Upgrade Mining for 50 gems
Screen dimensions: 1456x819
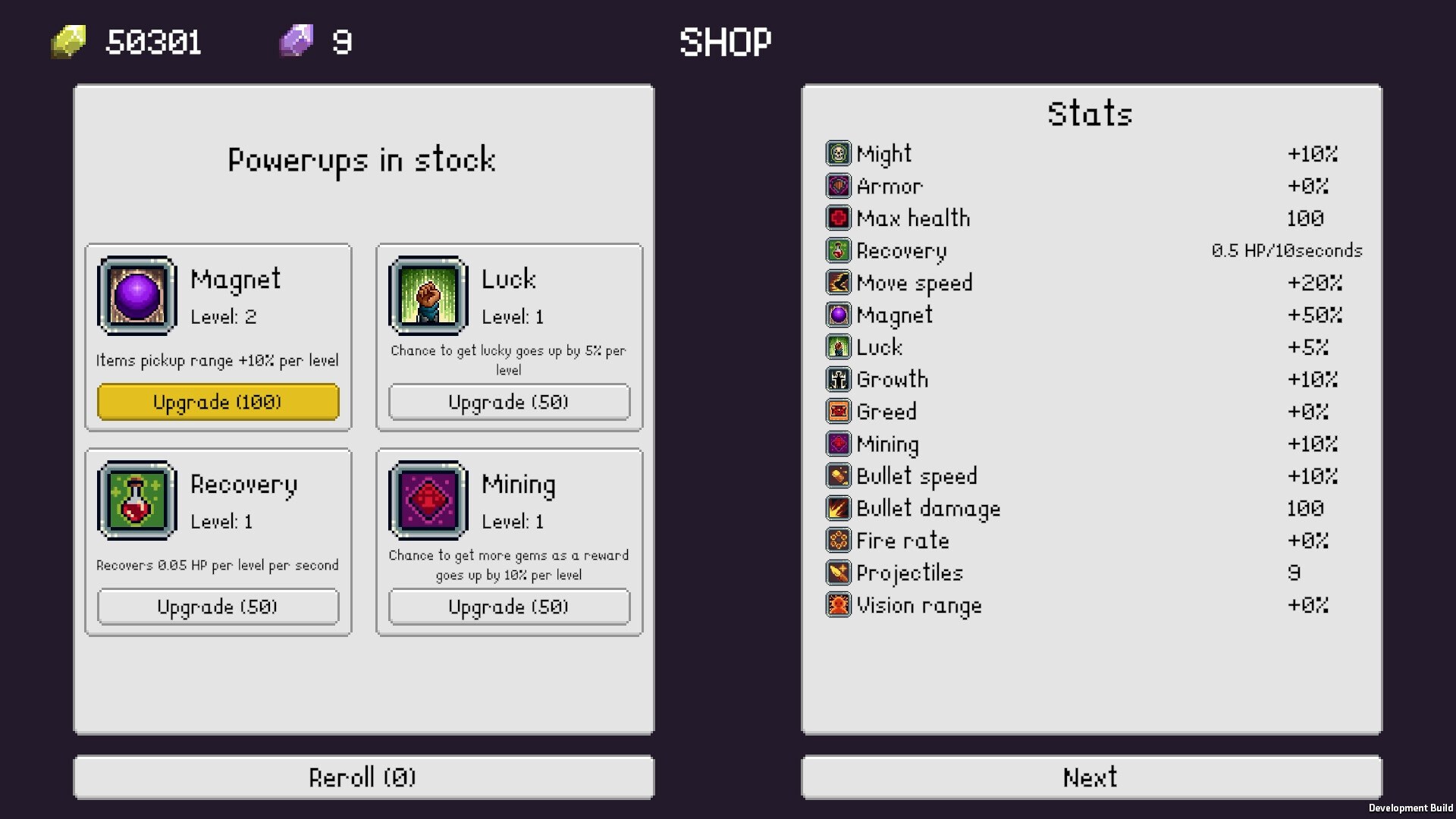[509, 606]
